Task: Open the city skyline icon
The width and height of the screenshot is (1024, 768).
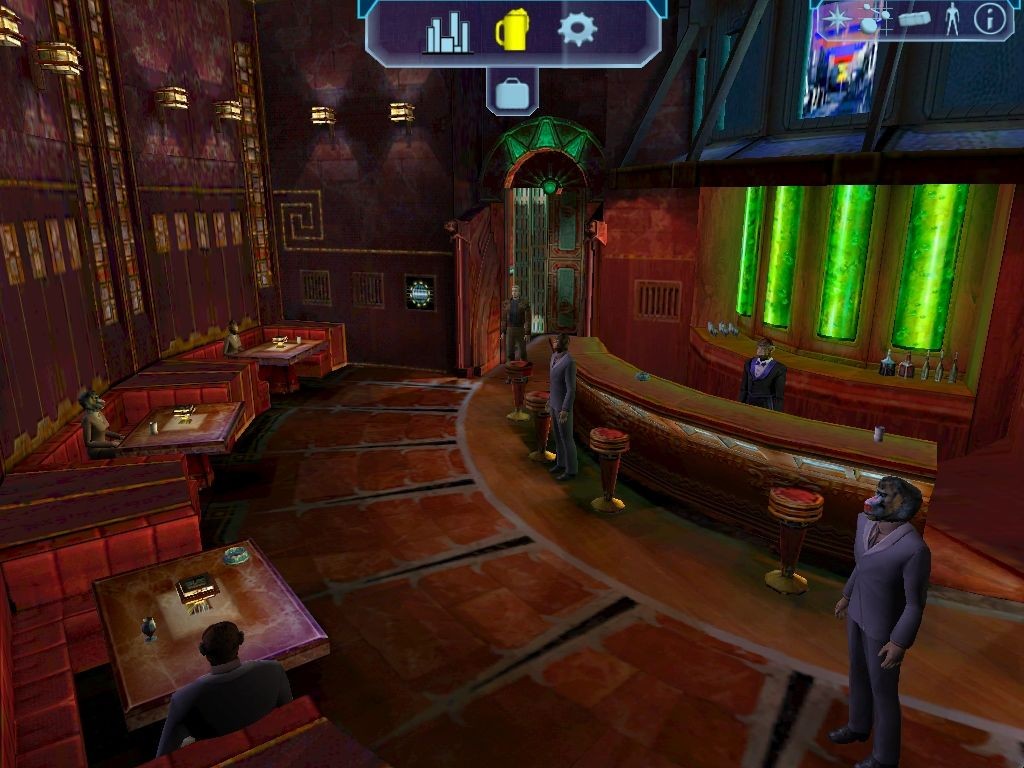Action: [447, 32]
